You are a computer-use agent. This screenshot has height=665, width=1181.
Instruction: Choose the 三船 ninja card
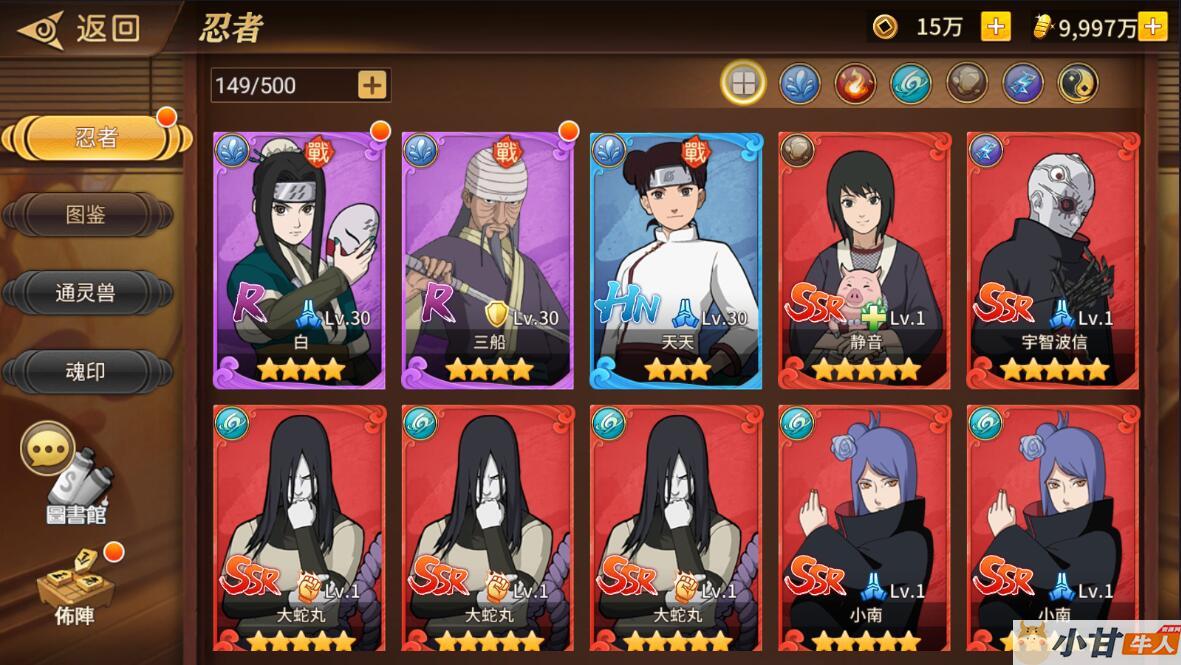487,260
